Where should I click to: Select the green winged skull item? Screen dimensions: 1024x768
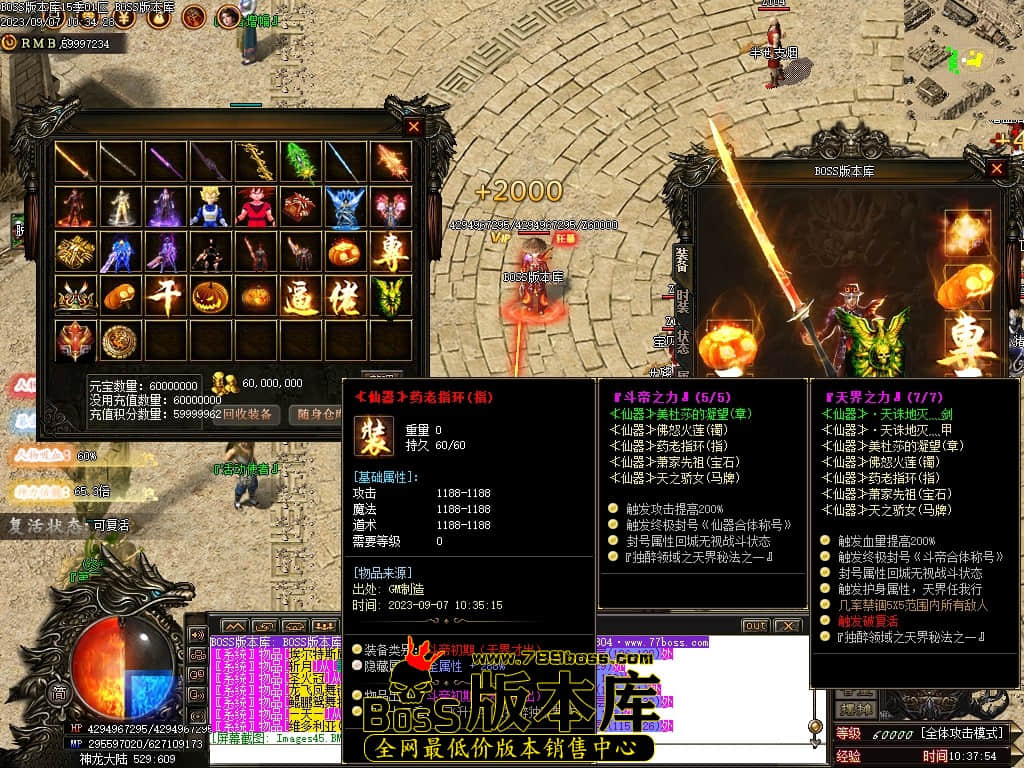tap(390, 297)
